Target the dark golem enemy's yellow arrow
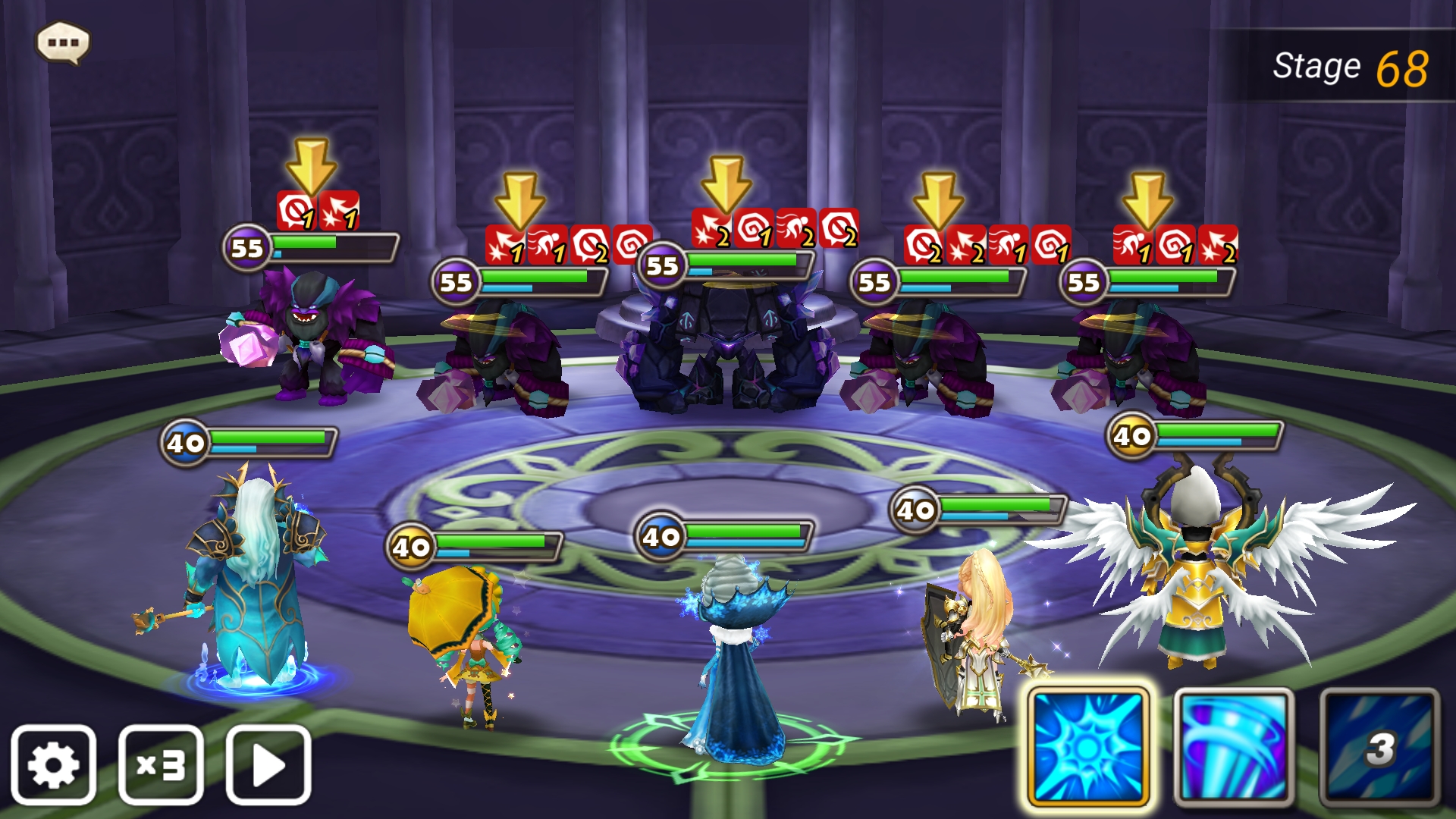 726,184
